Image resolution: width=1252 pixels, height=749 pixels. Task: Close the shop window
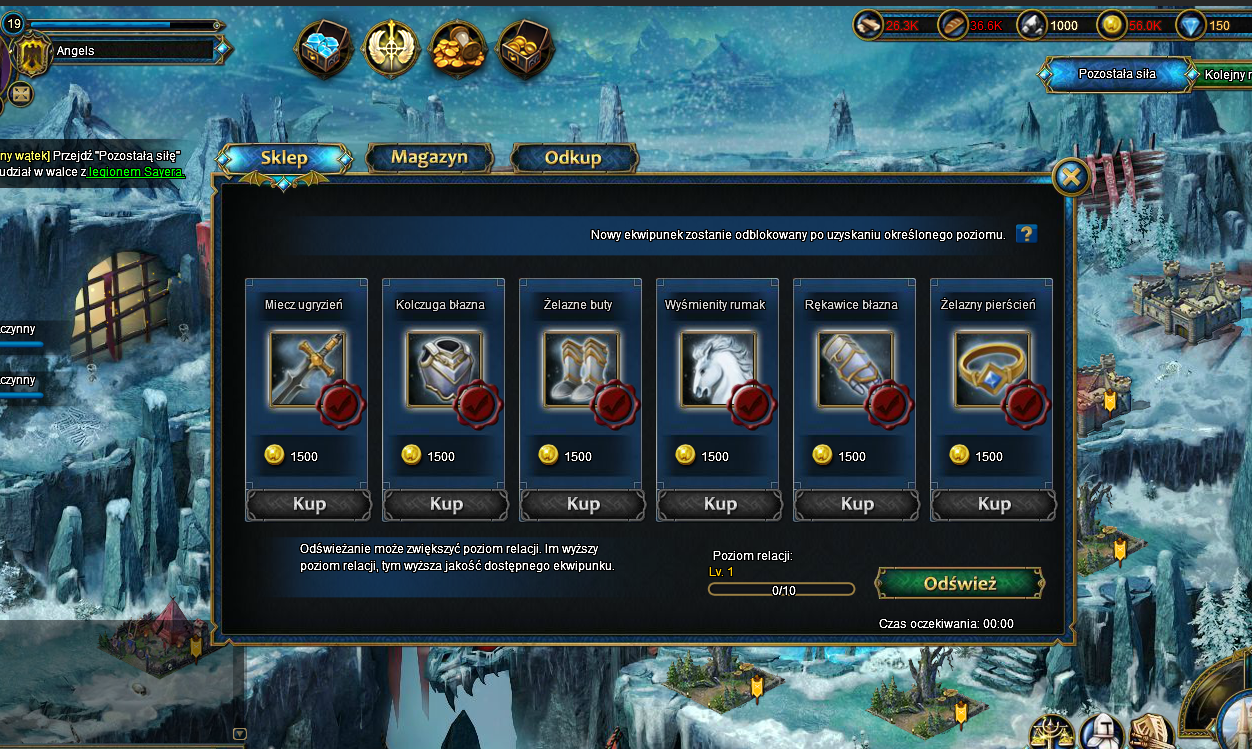[x=1071, y=178]
